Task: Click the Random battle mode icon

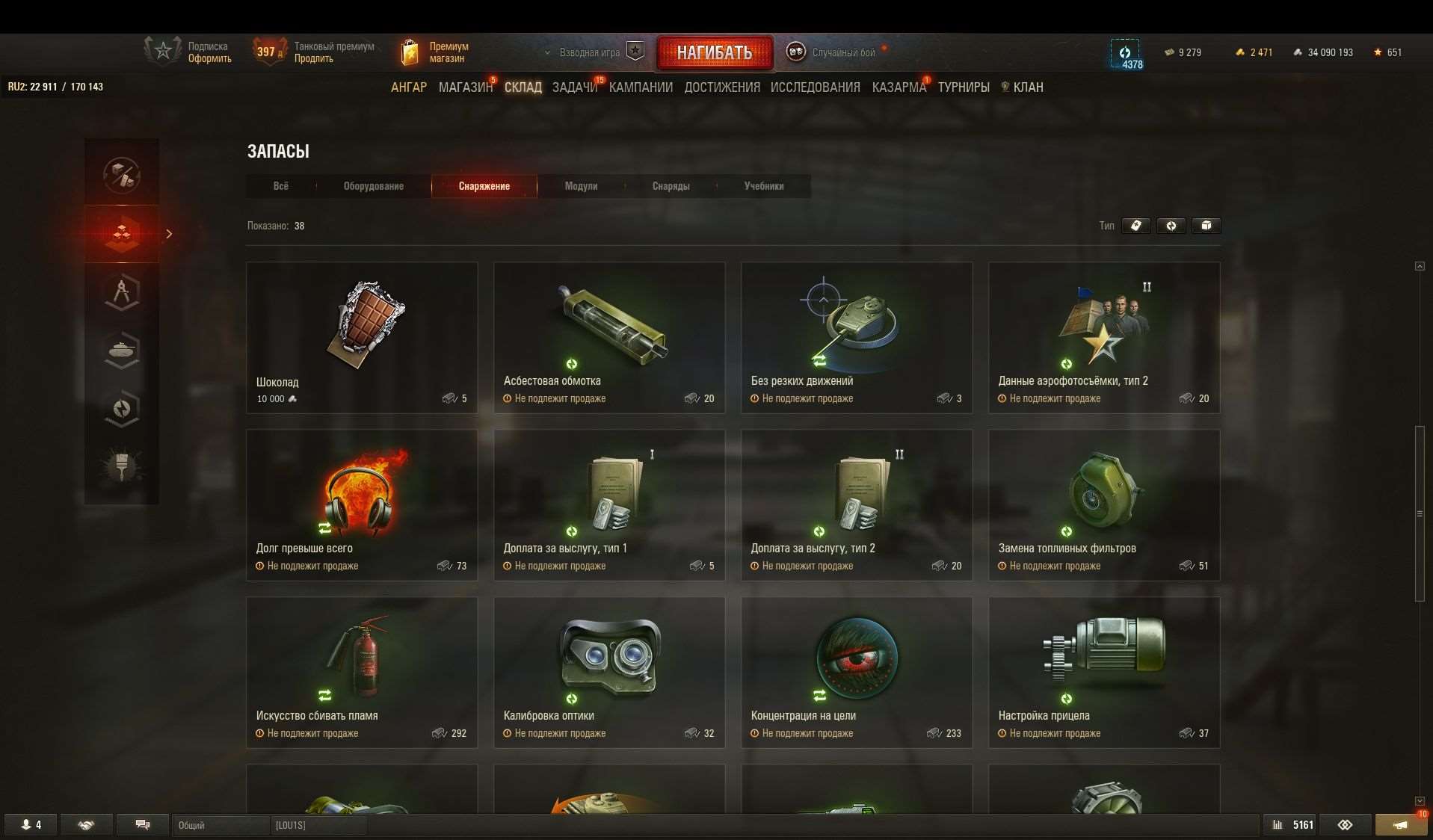Action: pyautogui.click(x=795, y=52)
